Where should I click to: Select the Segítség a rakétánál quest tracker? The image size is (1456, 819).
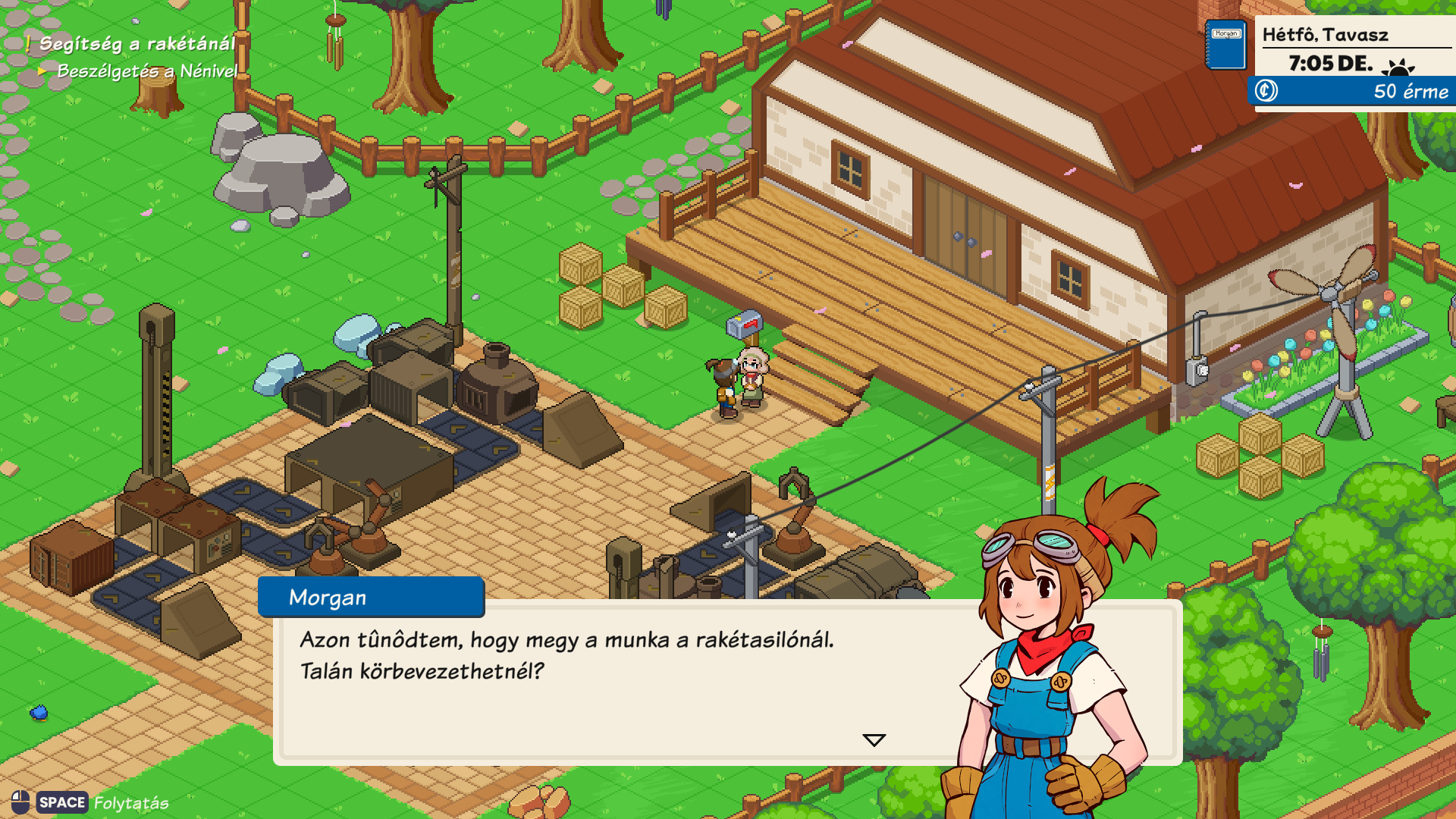pos(136,44)
